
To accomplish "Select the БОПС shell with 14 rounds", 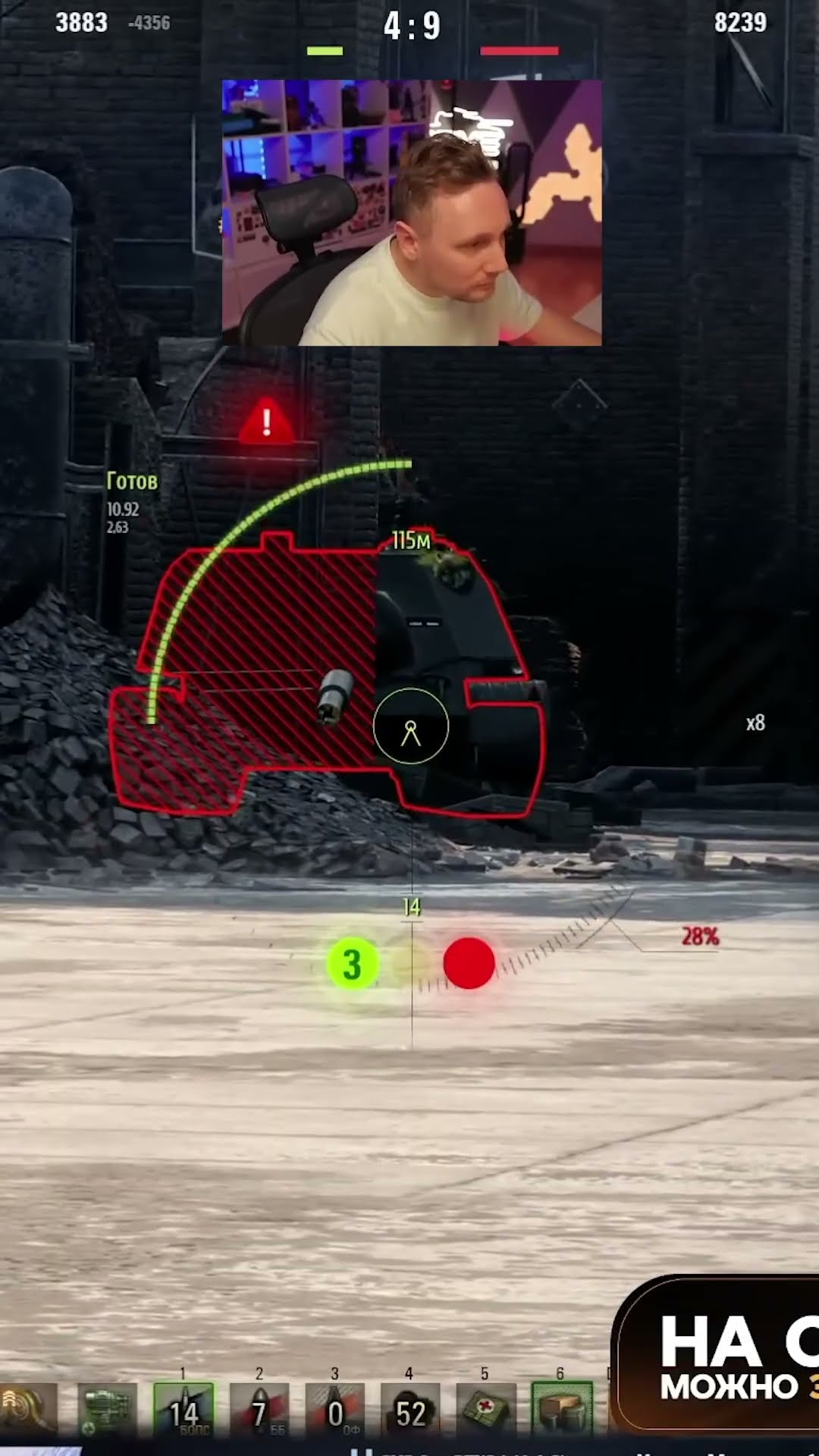I will [x=184, y=1409].
